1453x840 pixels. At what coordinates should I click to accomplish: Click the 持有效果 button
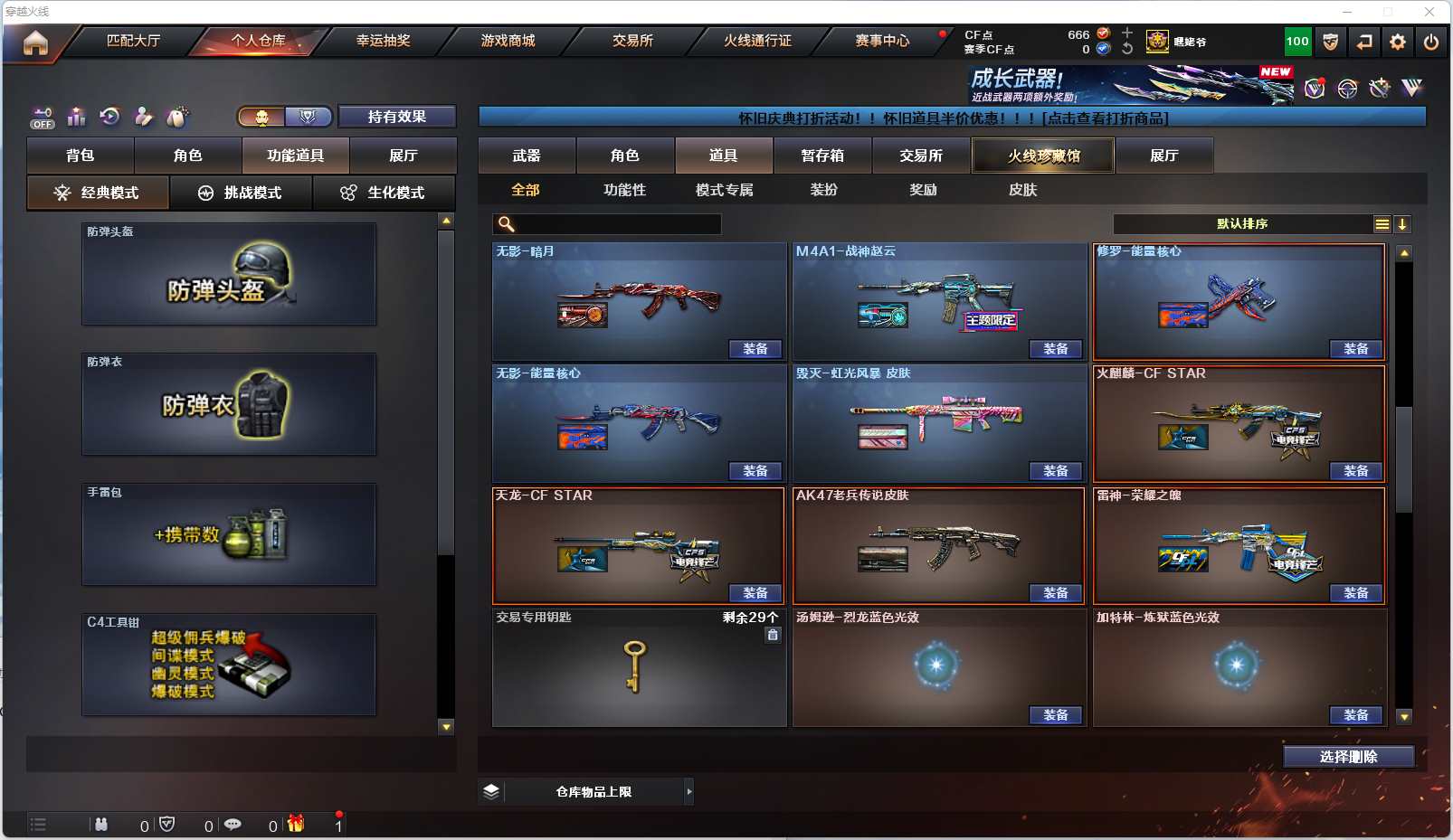click(396, 117)
